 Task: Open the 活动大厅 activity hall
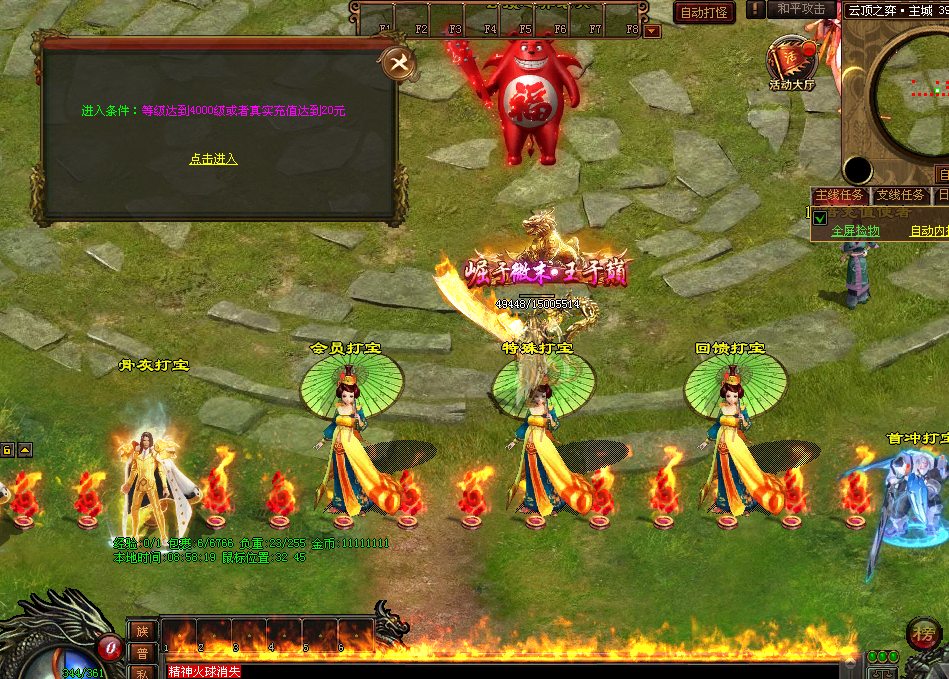792,62
